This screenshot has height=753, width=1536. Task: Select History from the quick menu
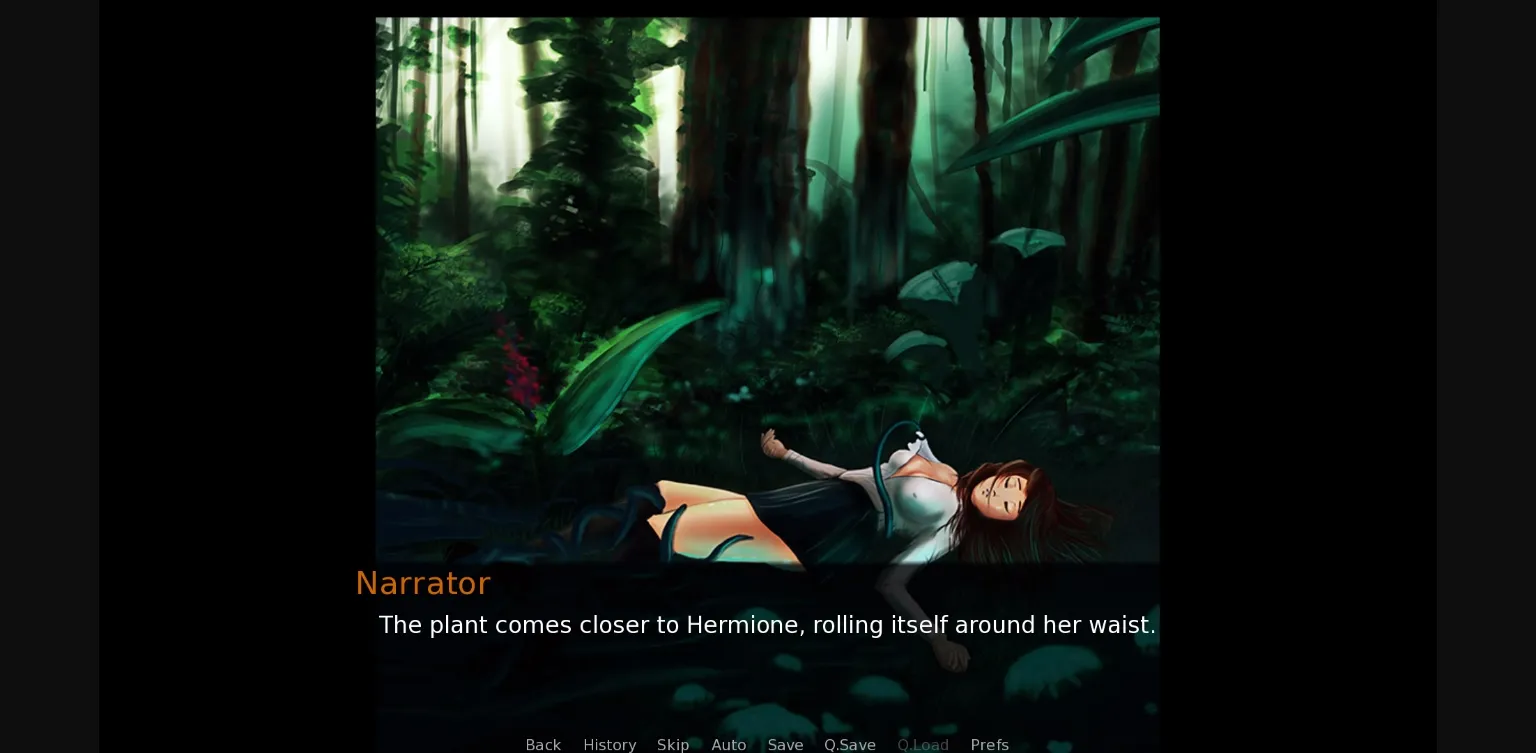pos(609,745)
